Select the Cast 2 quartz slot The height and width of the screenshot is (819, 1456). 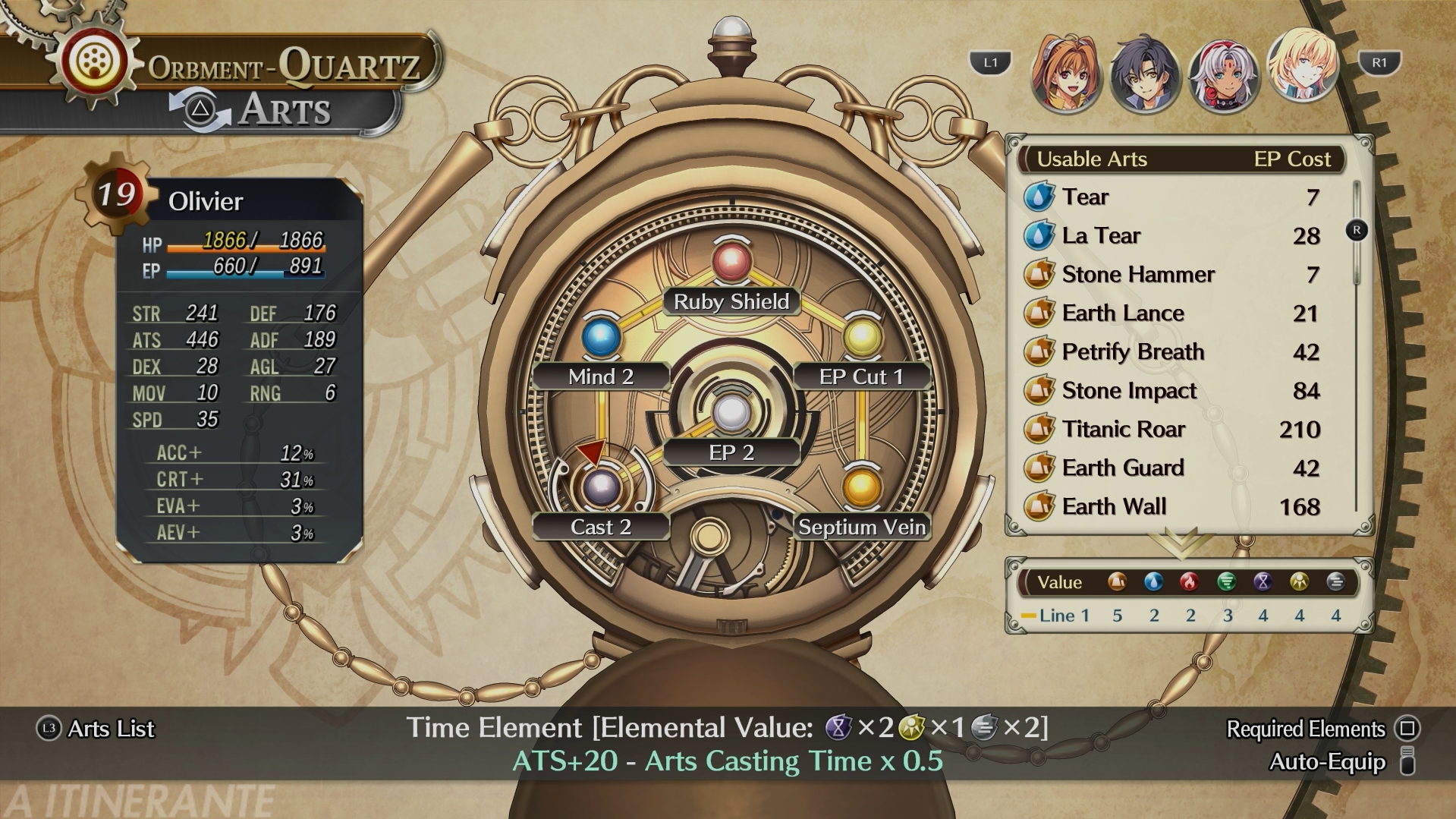coord(601,487)
